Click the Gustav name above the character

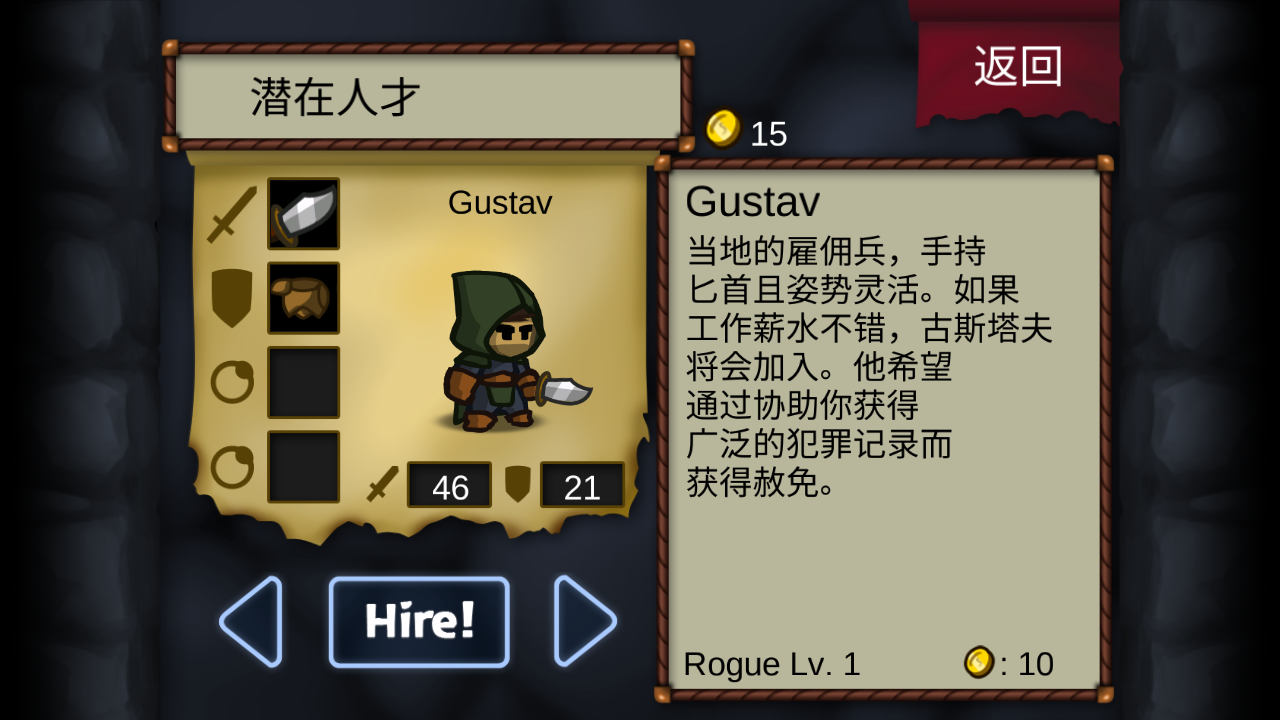(500, 203)
